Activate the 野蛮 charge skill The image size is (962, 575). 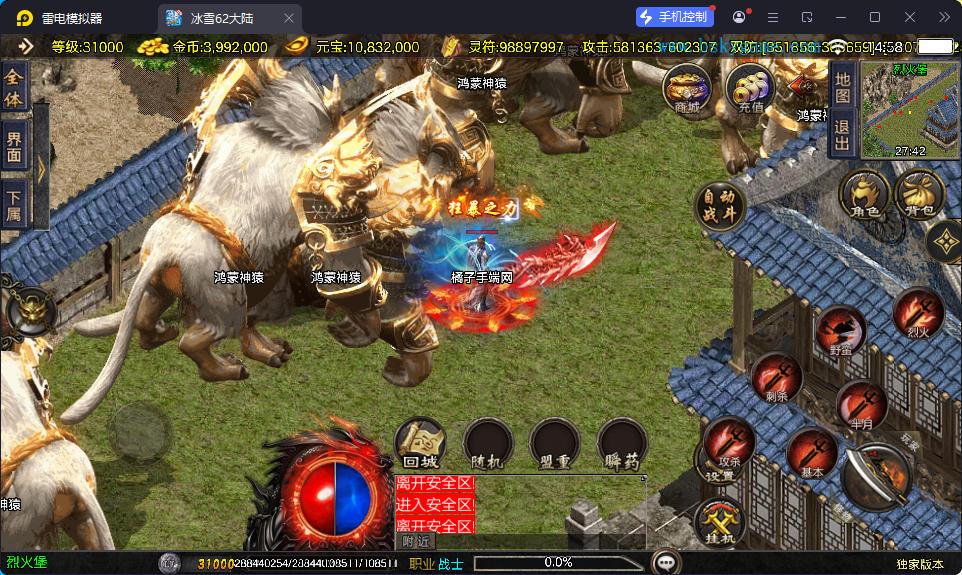click(840, 332)
